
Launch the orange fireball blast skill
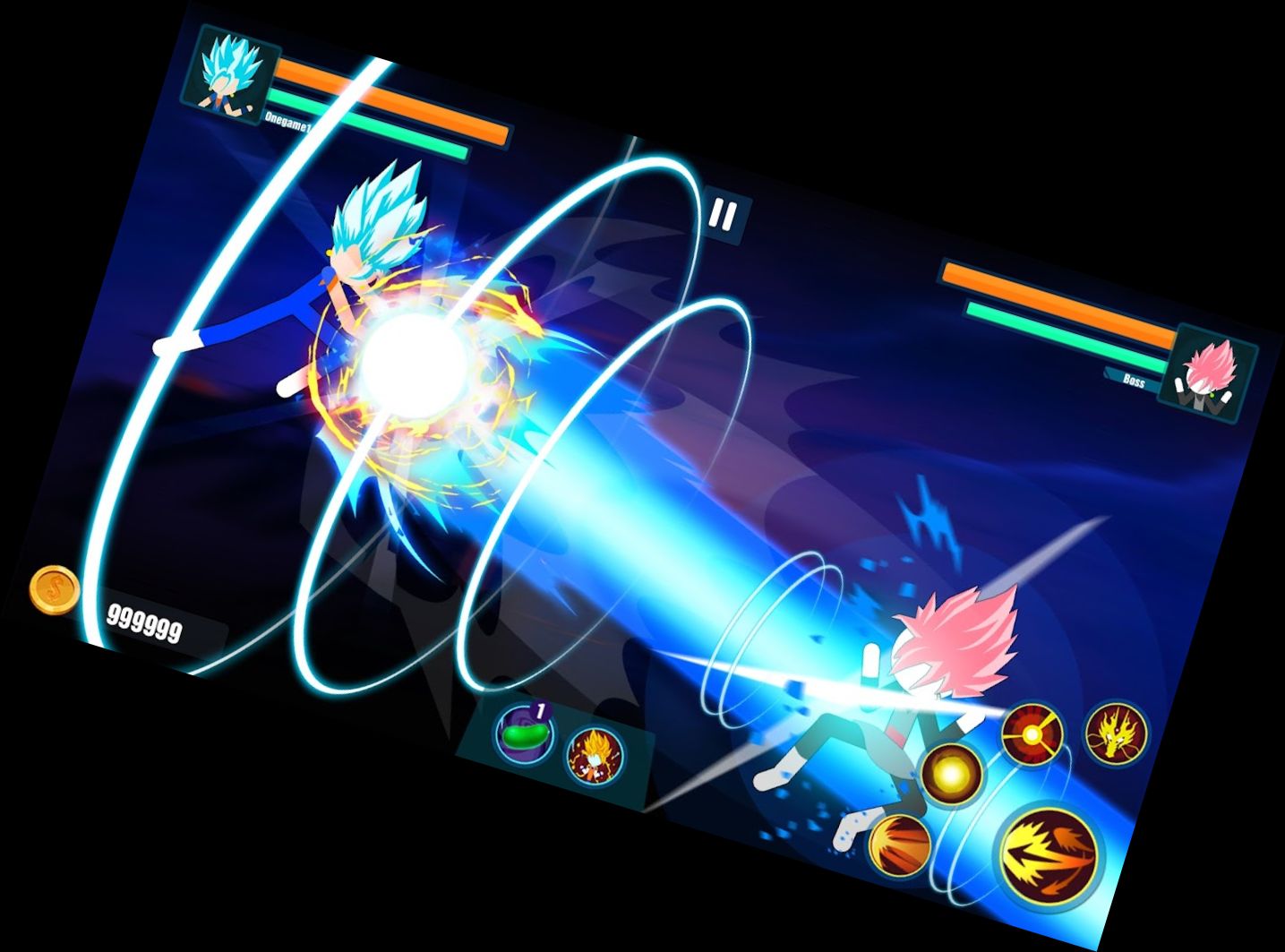click(x=899, y=843)
